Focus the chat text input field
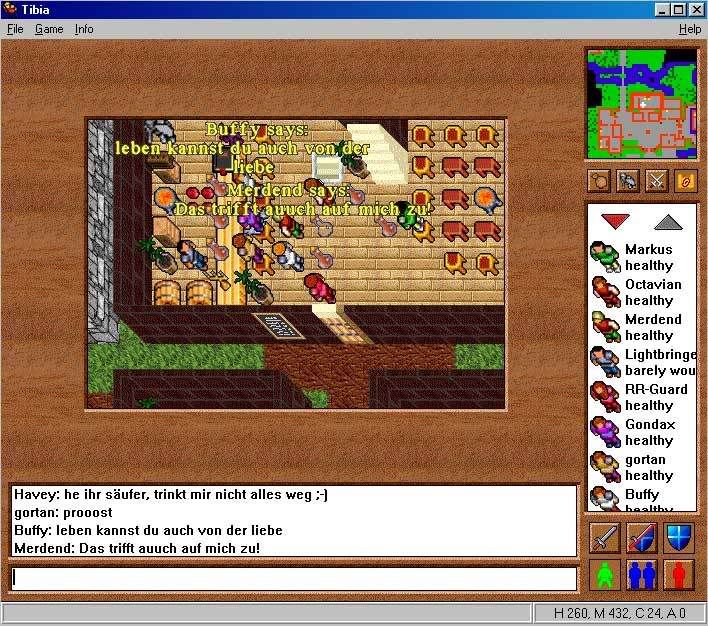This screenshot has width=708, height=626. [294, 578]
